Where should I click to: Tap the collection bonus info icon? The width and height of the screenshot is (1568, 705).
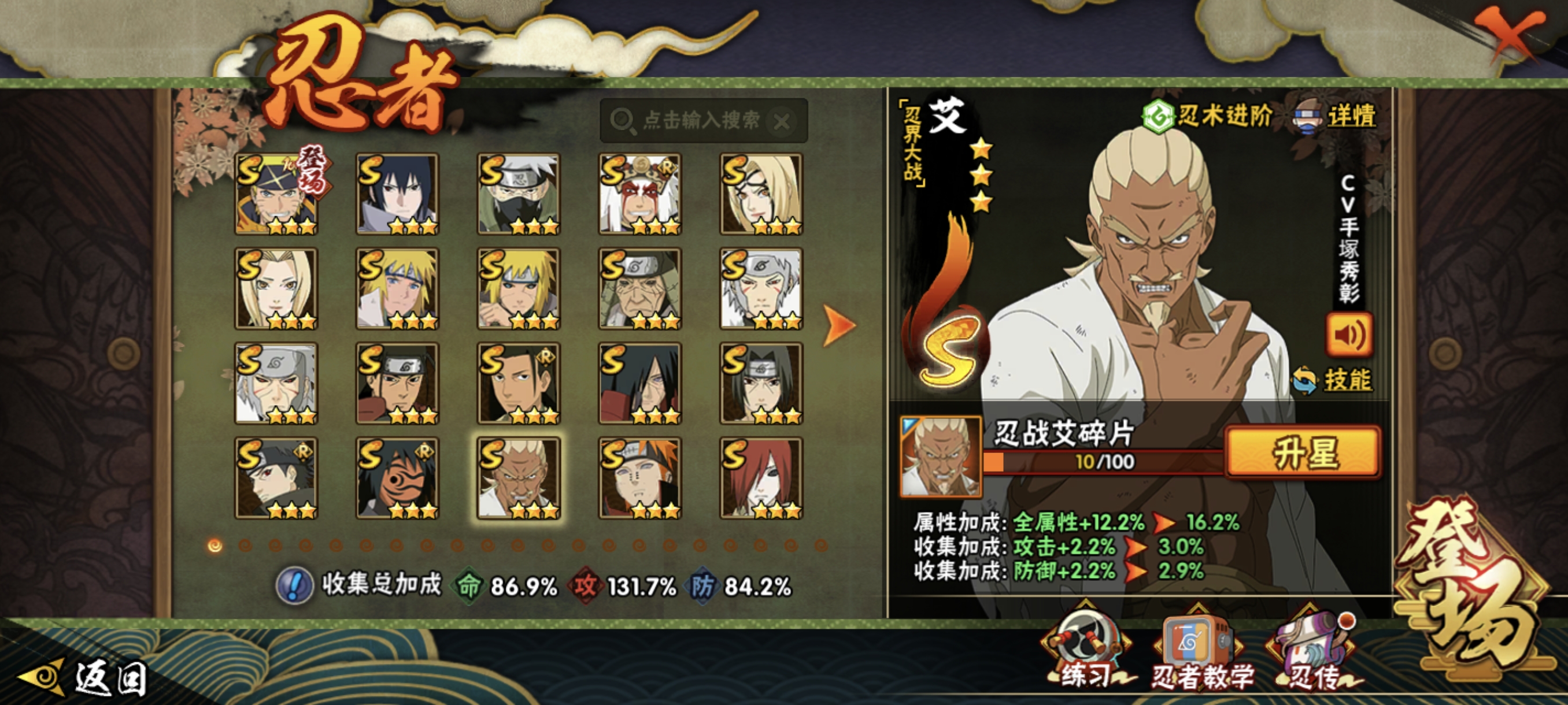point(295,586)
